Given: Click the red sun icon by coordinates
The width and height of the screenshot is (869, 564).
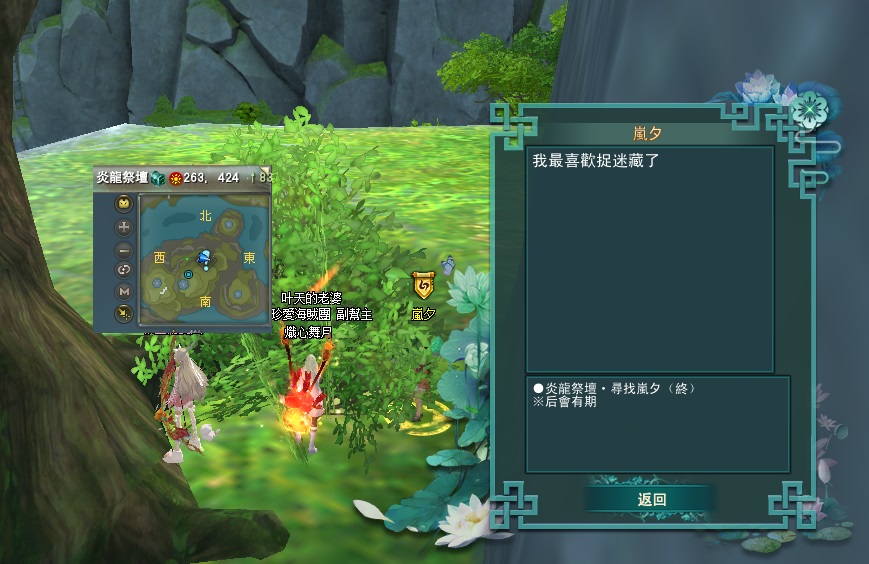Looking at the screenshot, I should [175, 178].
